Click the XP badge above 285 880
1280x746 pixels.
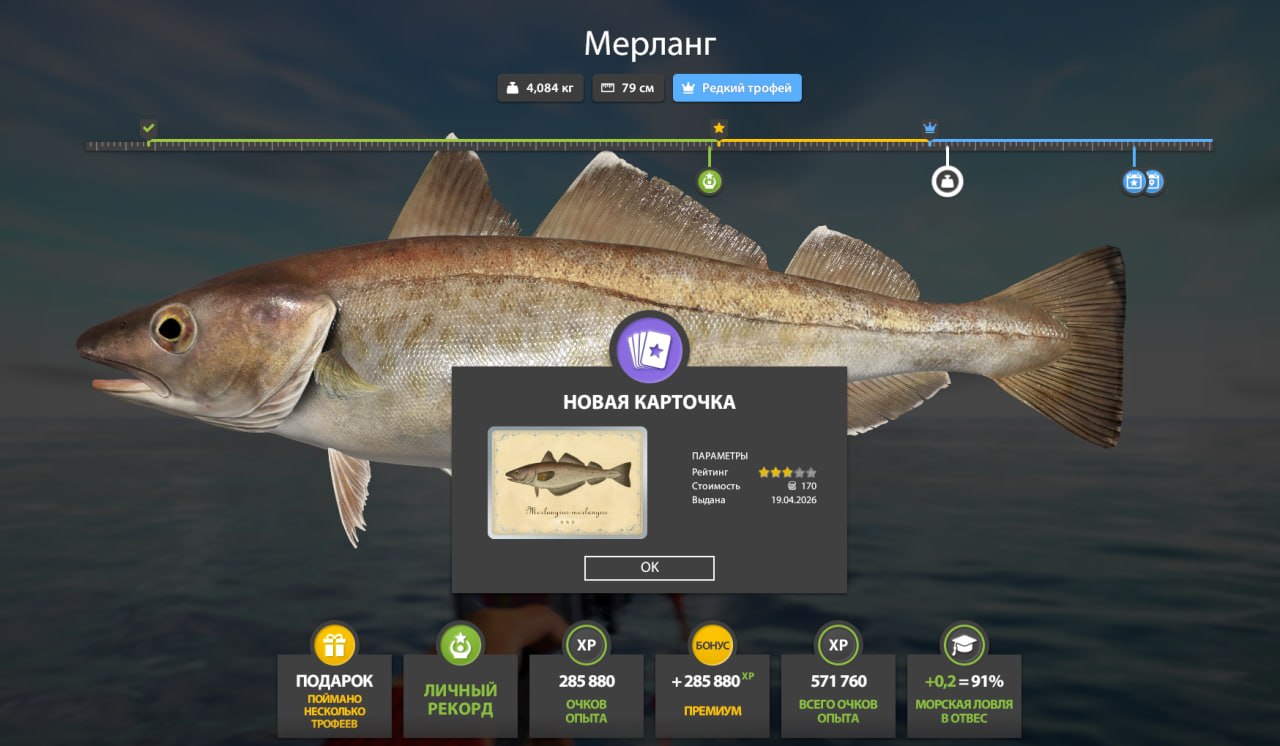click(x=586, y=645)
